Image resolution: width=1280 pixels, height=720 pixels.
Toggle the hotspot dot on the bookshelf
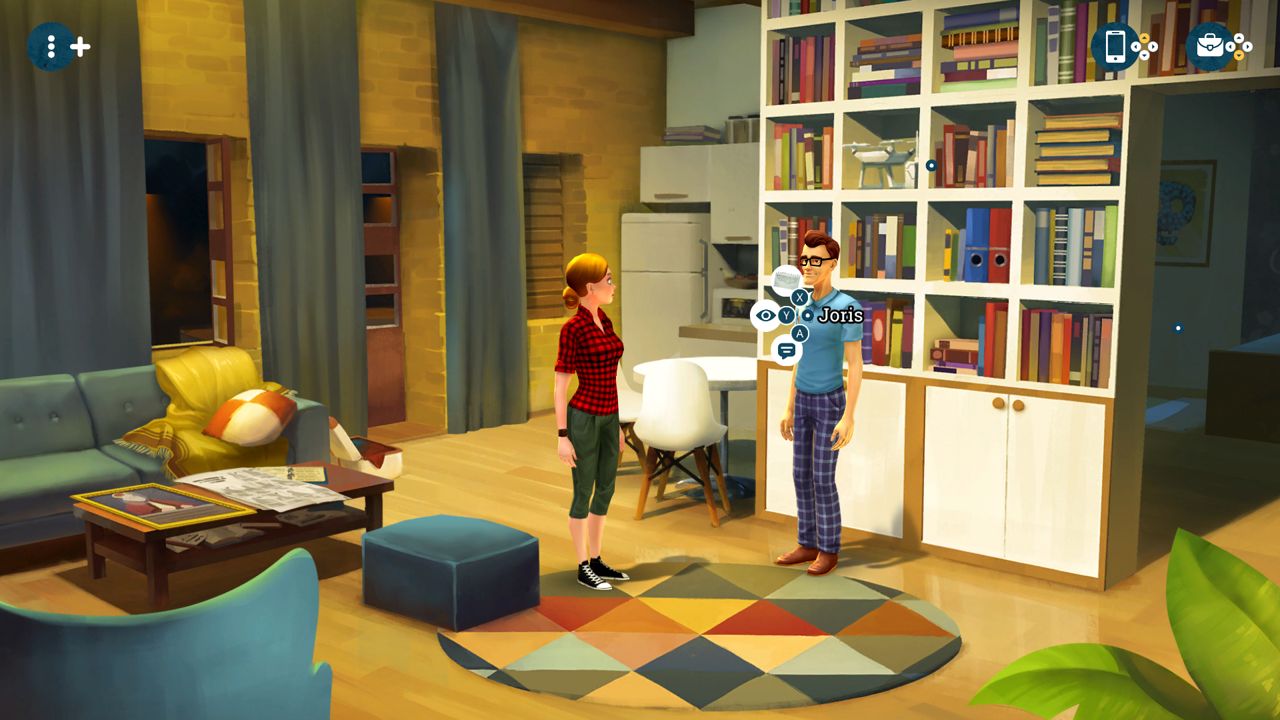(931, 165)
